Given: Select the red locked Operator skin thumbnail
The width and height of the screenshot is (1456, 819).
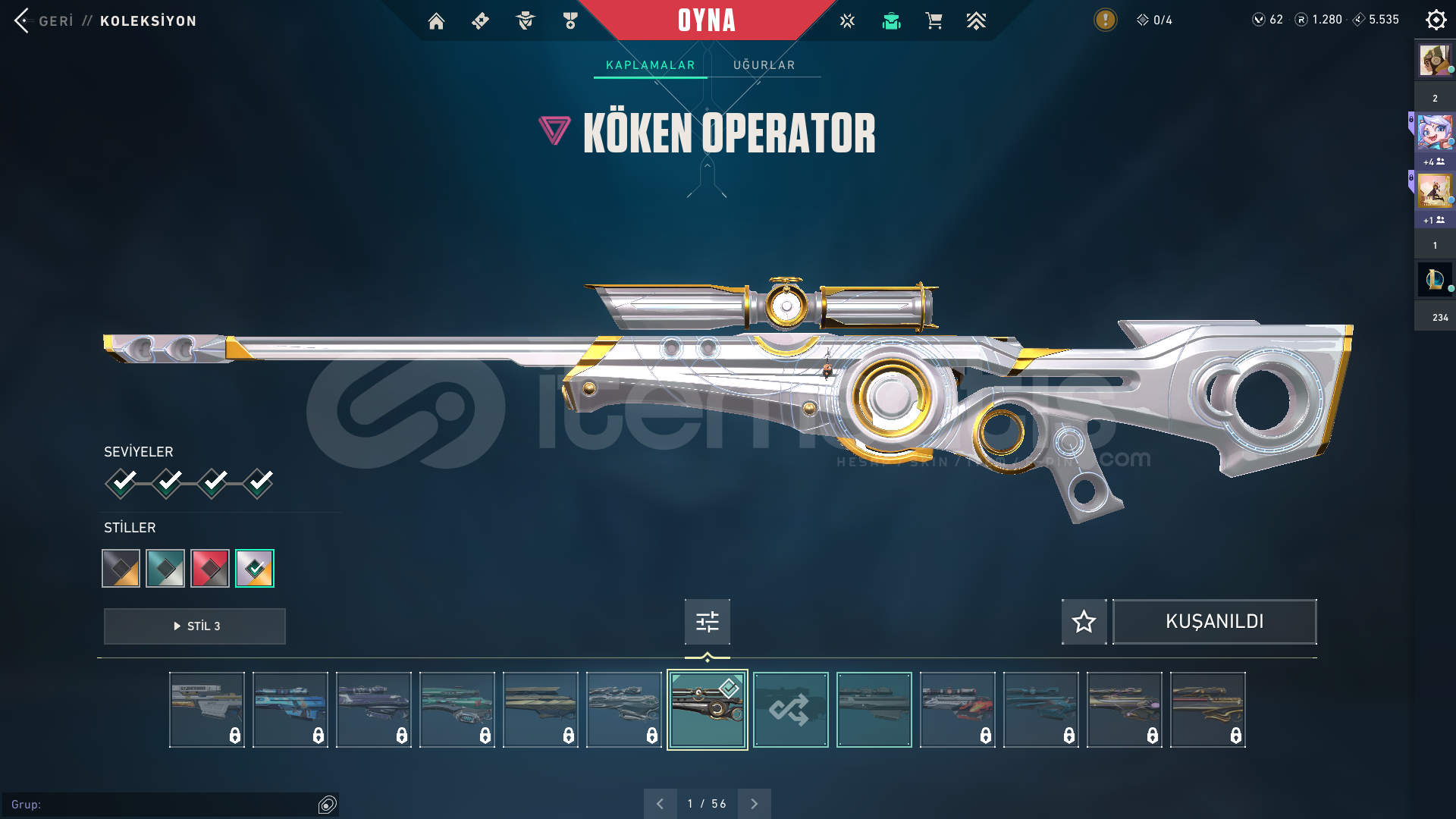Looking at the screenshot, I should tap(957, 710).
